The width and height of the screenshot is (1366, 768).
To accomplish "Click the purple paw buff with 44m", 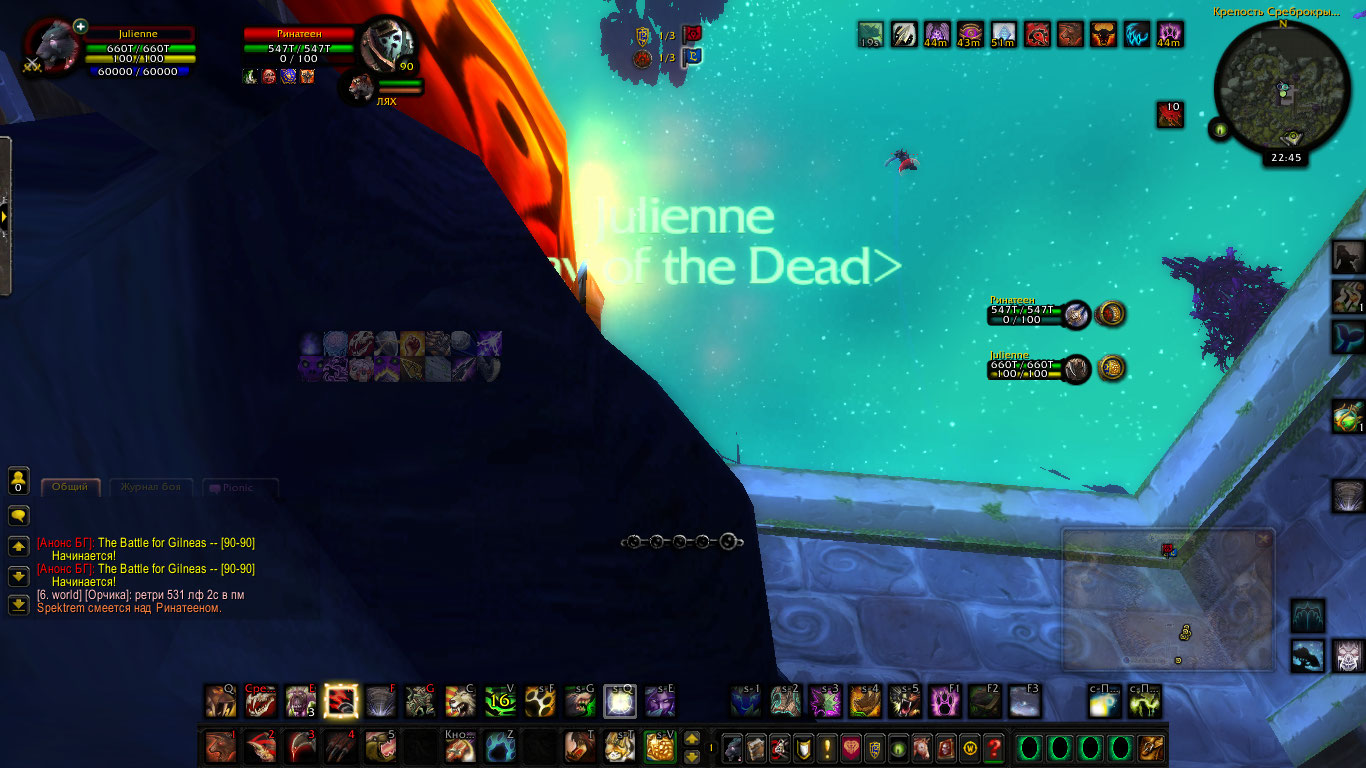I will coord(1170,36).
